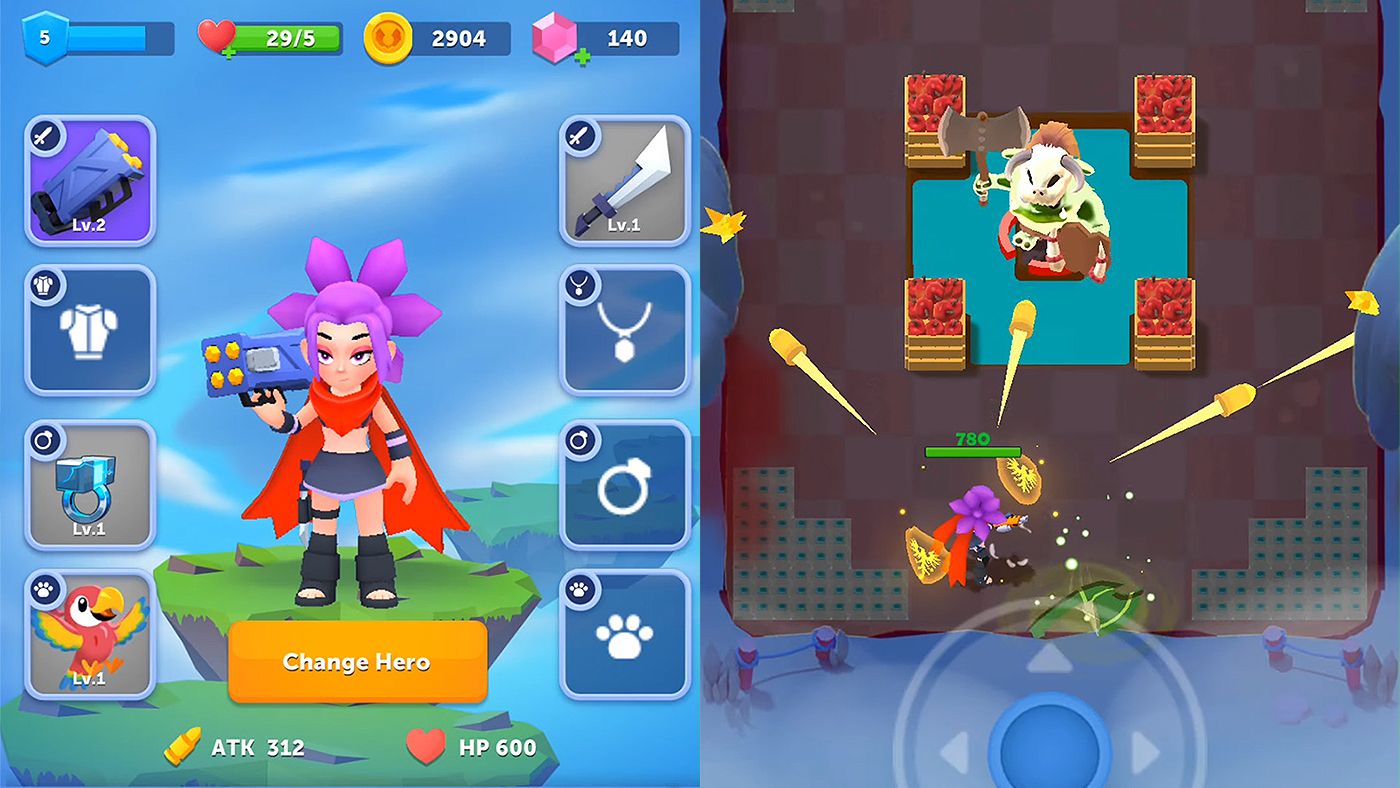Select the Lv.2 blaster weapon slot
1400x788 pixels.
click(88, 180)
